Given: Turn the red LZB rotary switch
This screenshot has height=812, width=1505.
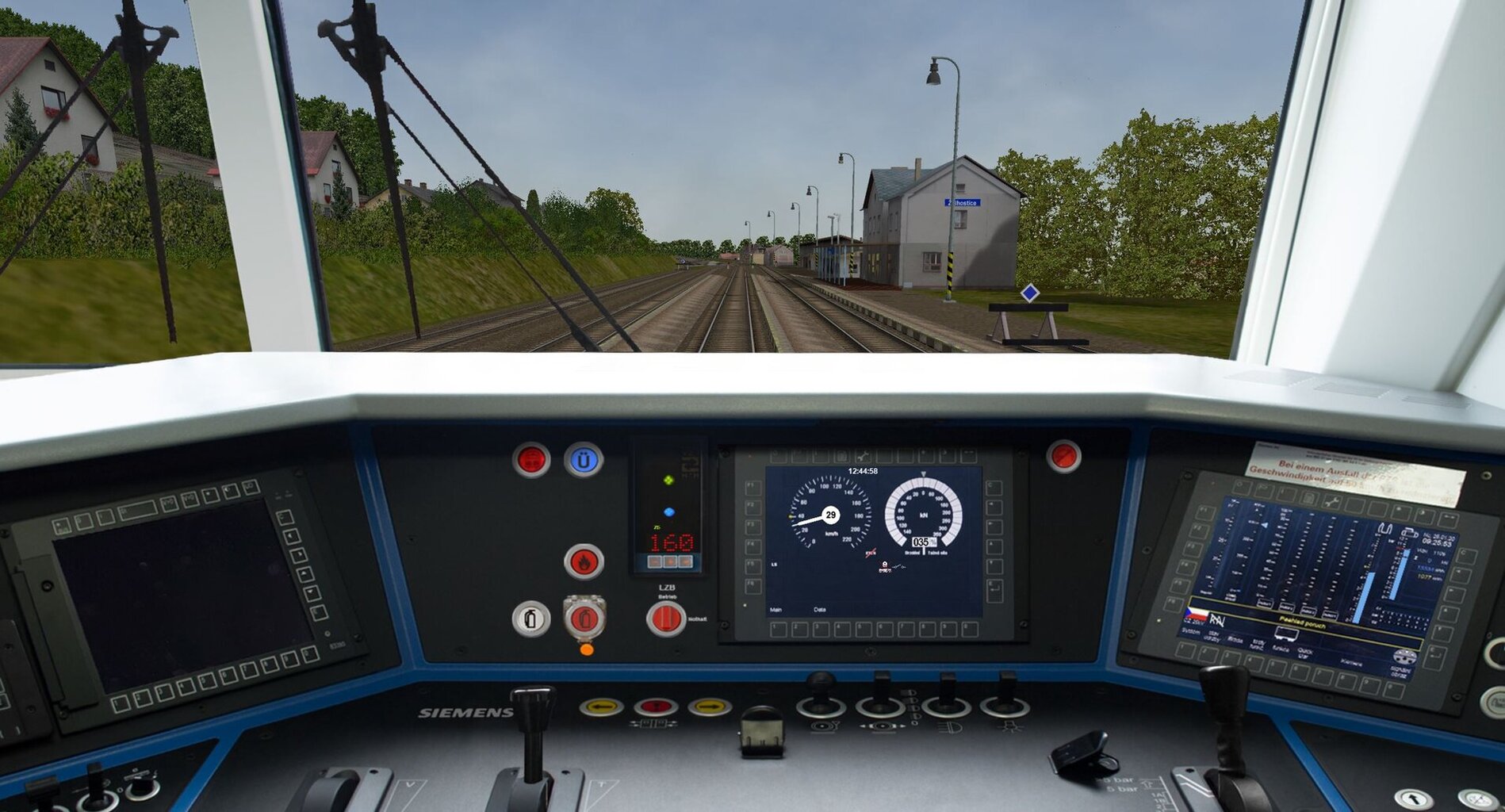Looking at the screenshot, I should (665, 619).
